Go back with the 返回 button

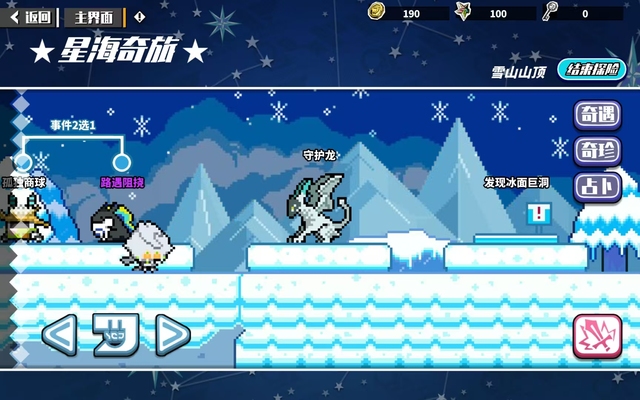click(x=31, y=16)
